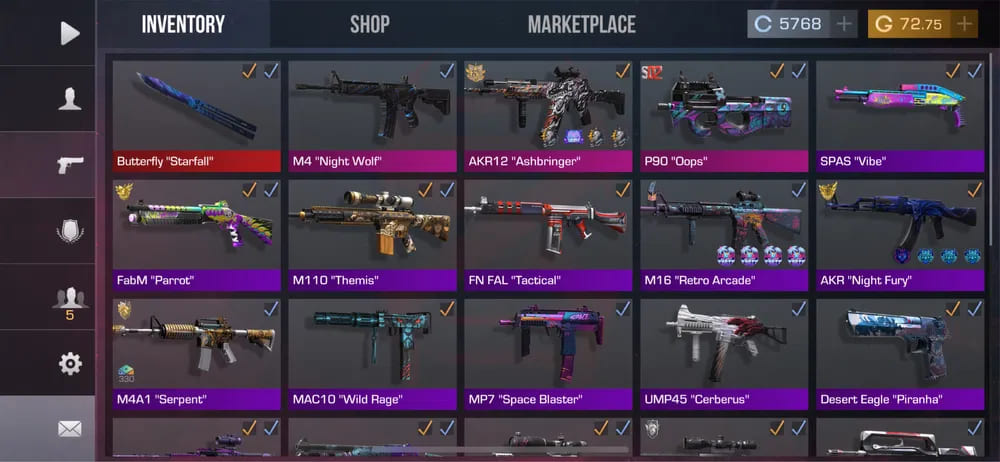Image resolution: width=1000 pixels, height=462 pixels.
Task: Open the pistol weapons section
Action: coord(69,164)
